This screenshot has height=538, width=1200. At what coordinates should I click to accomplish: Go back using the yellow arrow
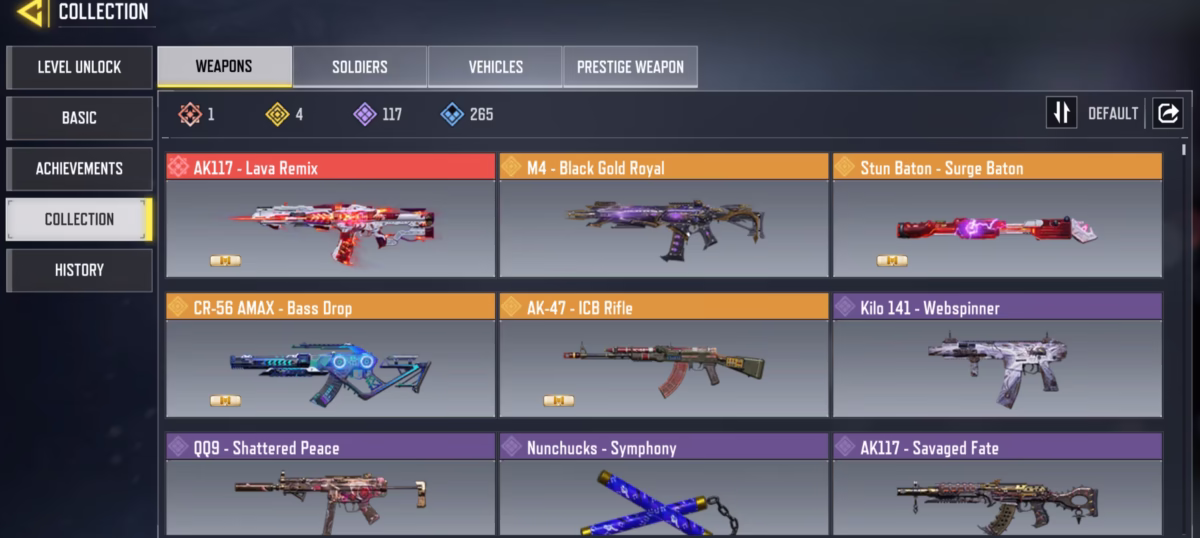coord(30,13)
